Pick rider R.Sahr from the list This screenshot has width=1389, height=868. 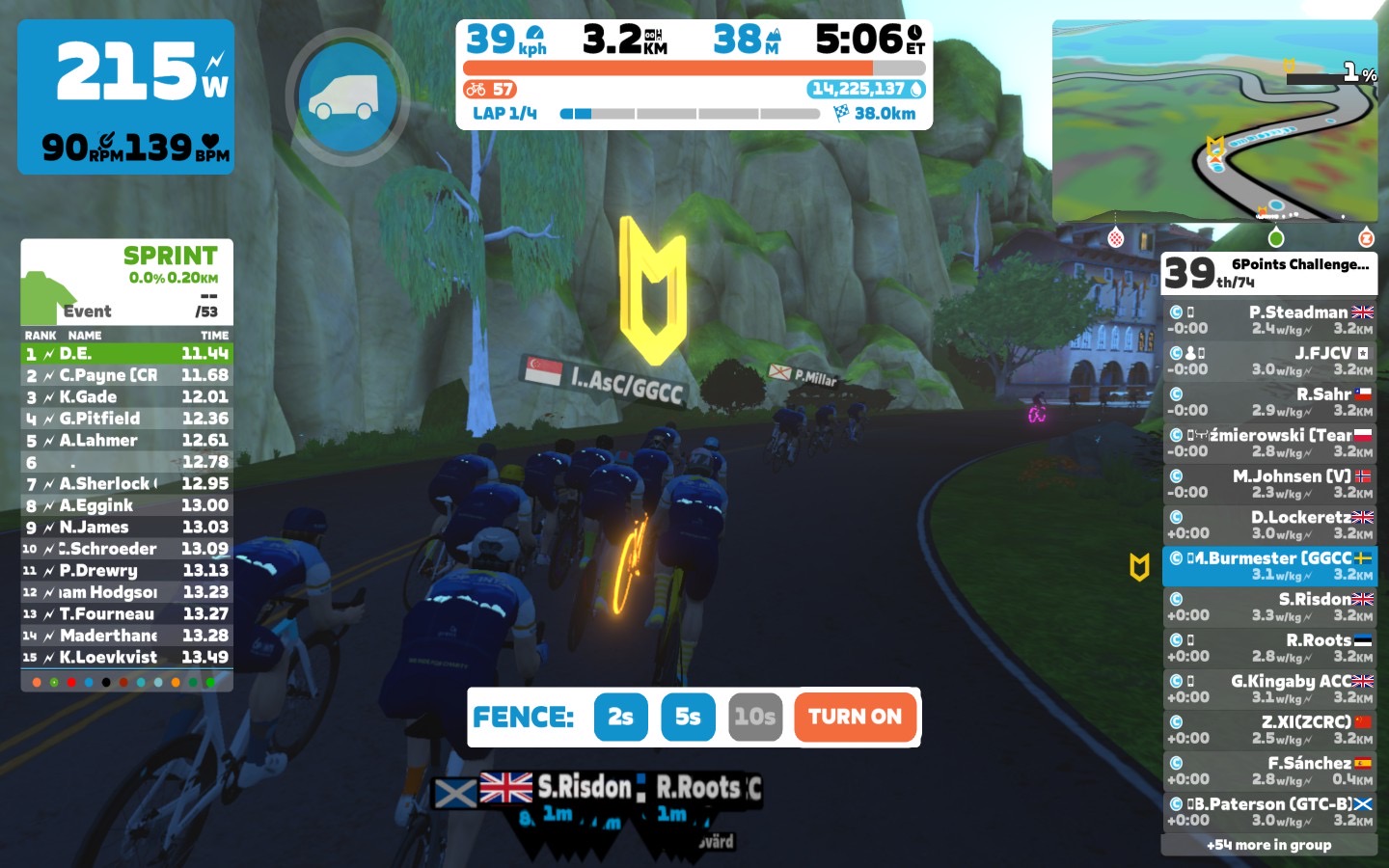click(1268, 402)
